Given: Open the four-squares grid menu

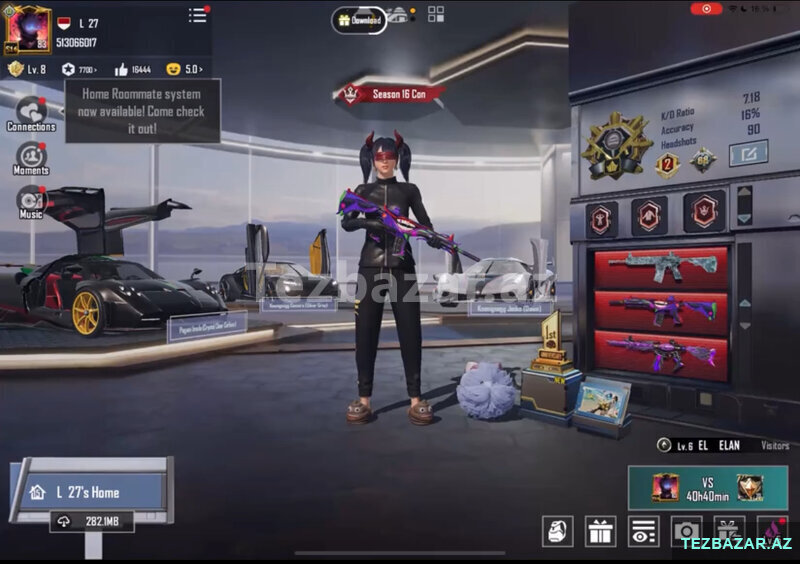Looking at the screenshot, I should [x=436, y=14].
